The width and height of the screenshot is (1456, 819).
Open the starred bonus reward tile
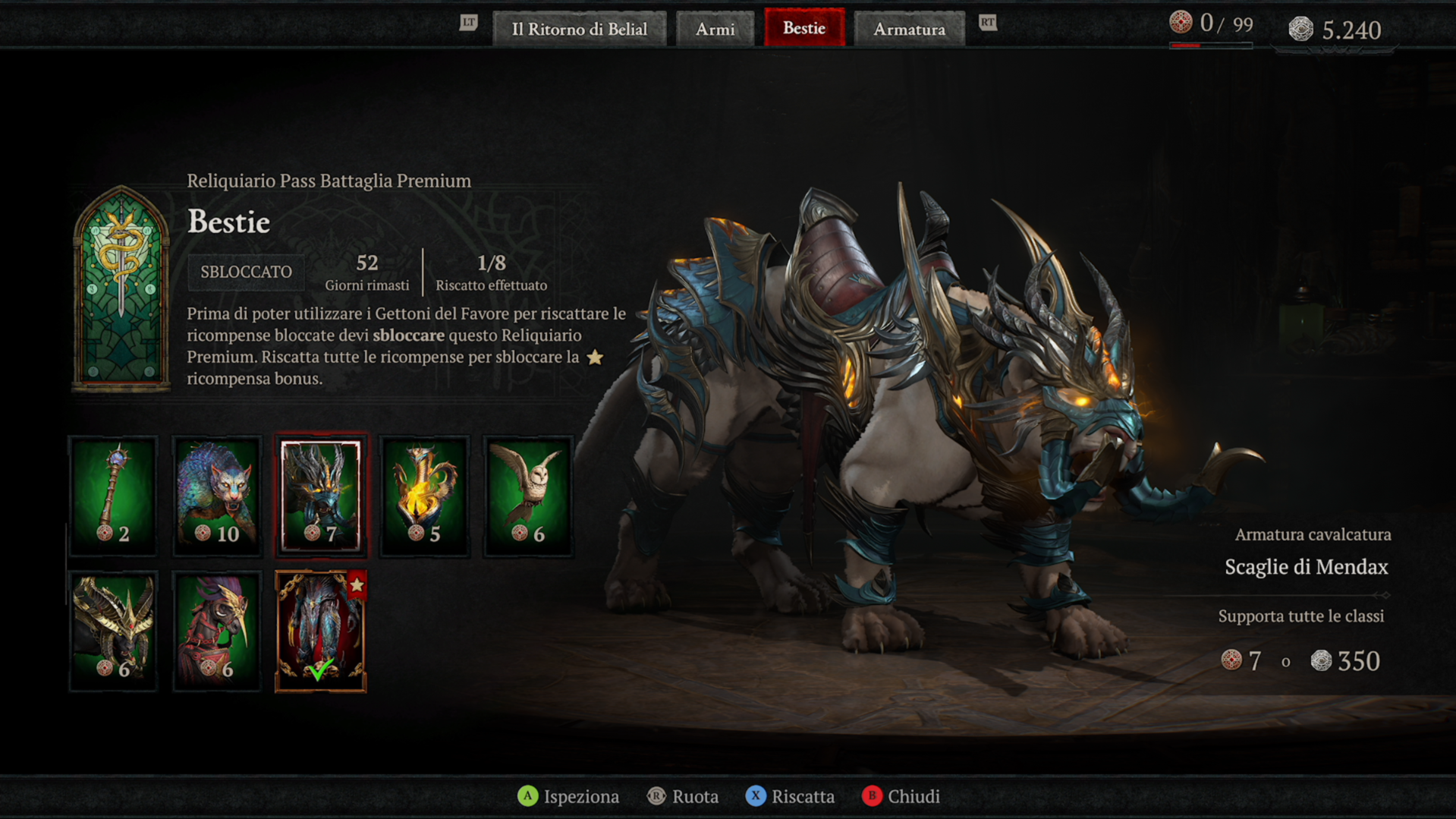(x=321, y=631)
